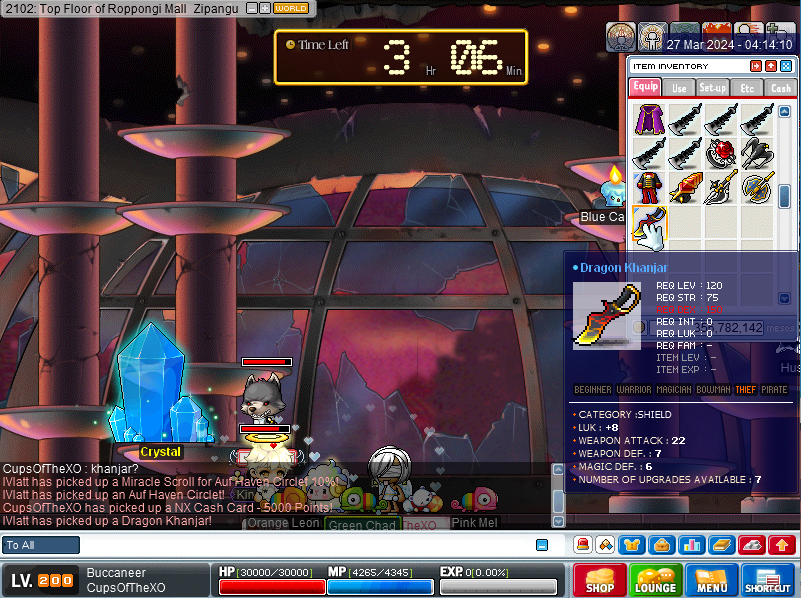Open the 'To All' chat target selector
801x598 pixels.
[x=41, y=545]
